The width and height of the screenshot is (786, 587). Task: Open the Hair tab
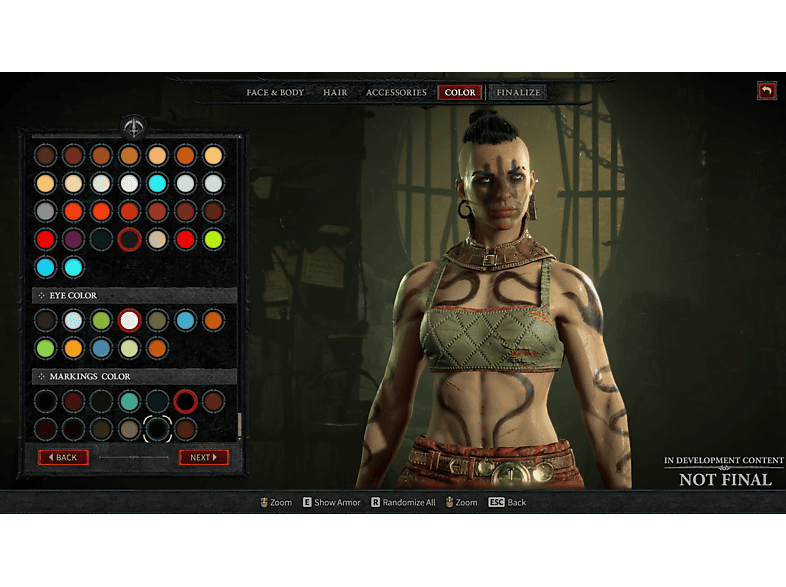tap(335, 93)
